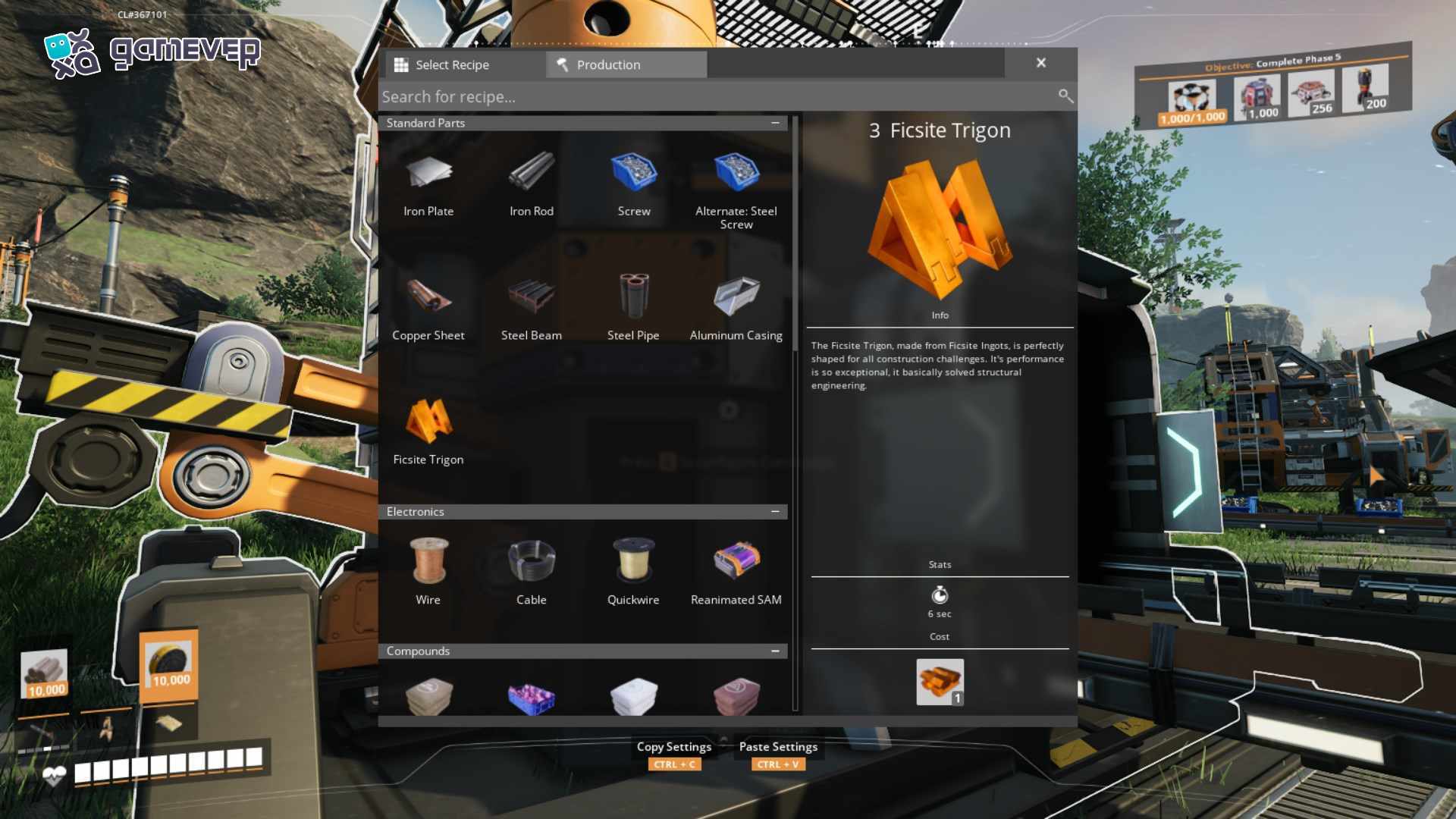The image size is (1456, 819).
Task: Choose the Ficsite Trigon recipe tile
Action: coord(428,430)
